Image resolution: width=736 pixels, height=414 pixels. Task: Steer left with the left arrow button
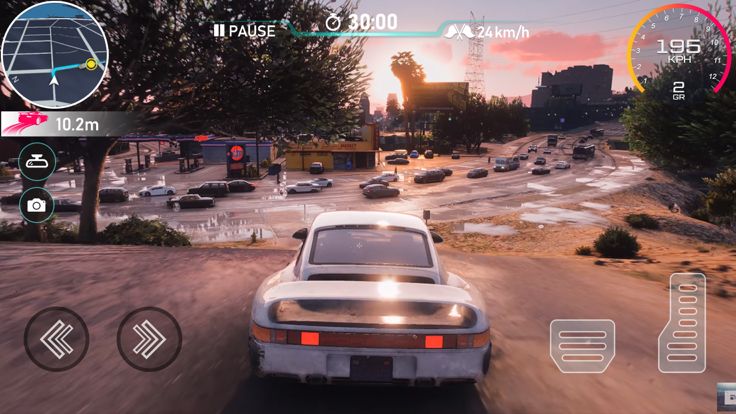(x=56, y=339)
